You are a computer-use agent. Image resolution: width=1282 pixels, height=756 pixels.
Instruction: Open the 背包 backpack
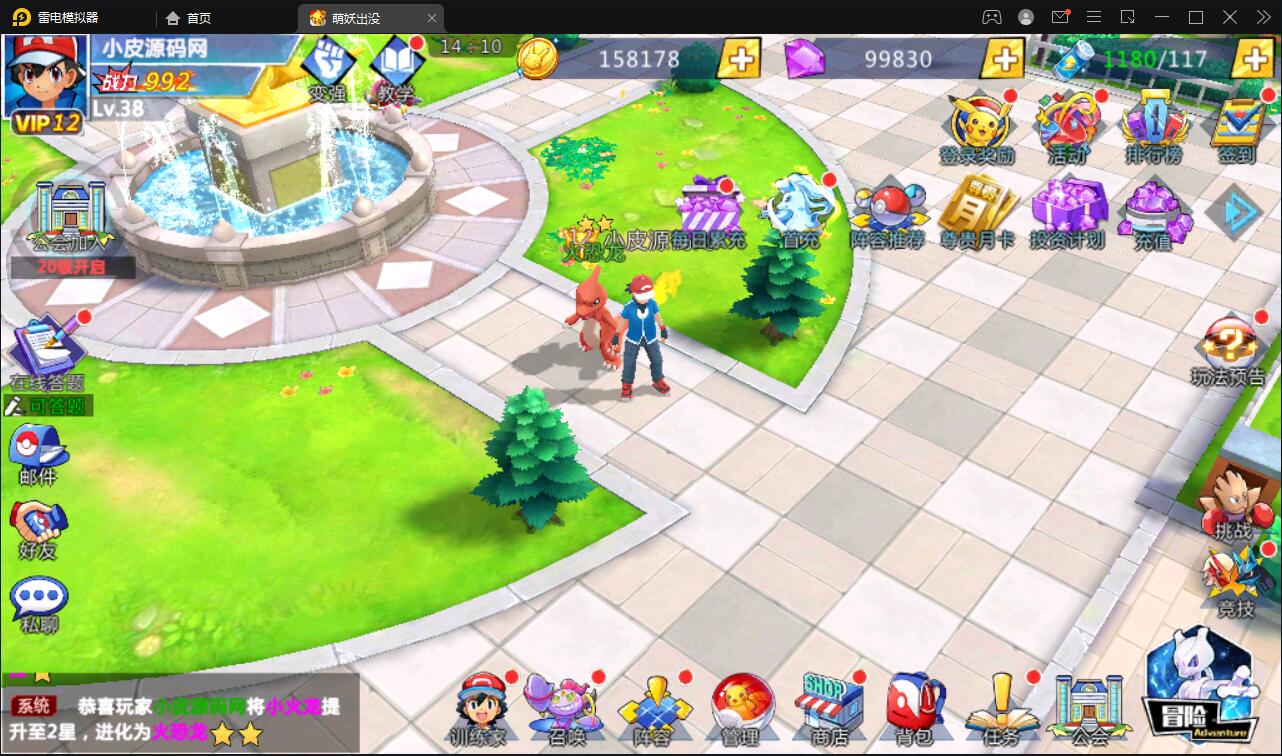pyautogui.click(x=915, y=706)
